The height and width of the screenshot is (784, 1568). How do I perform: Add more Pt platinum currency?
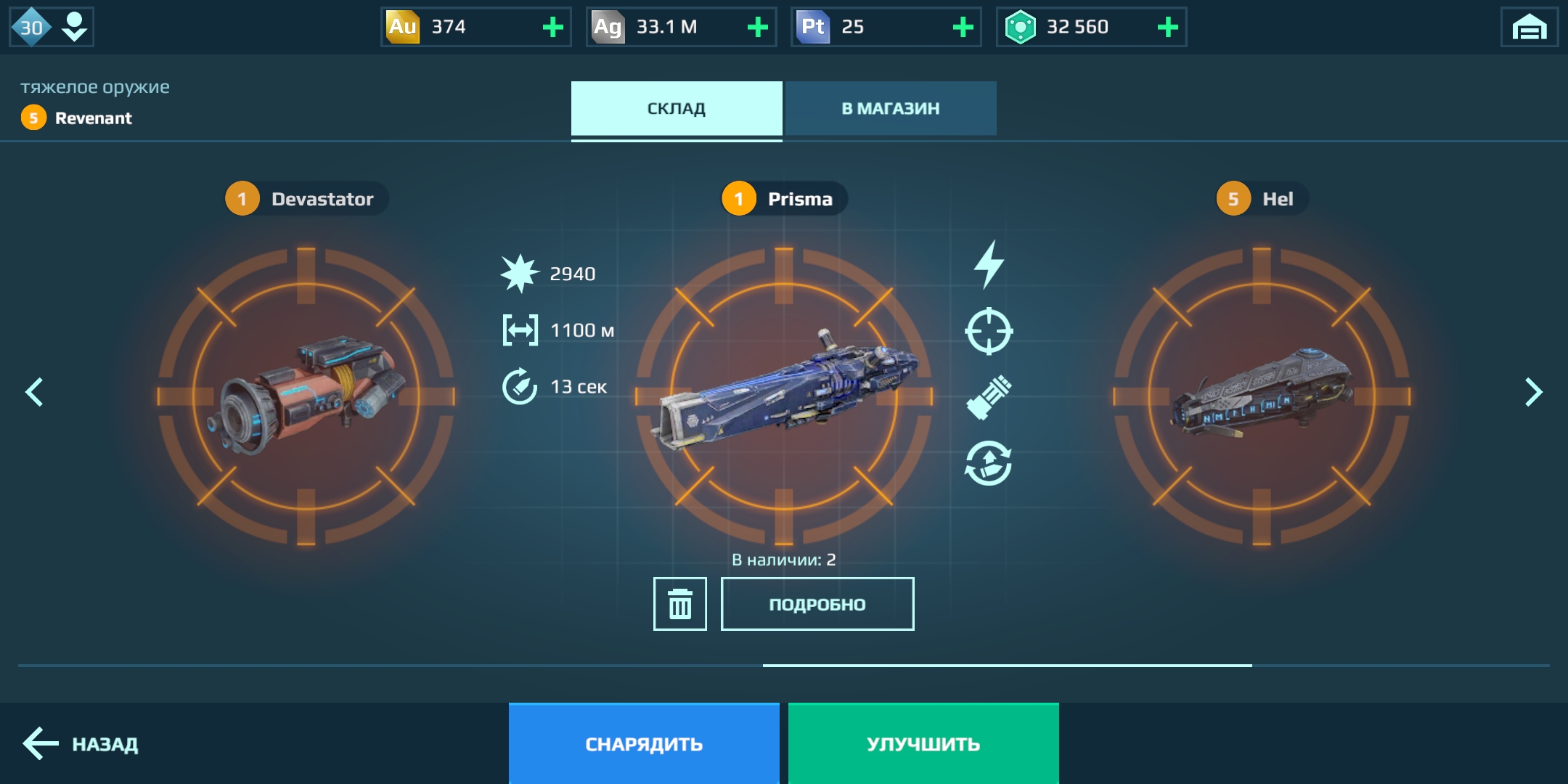click(963, 28)
